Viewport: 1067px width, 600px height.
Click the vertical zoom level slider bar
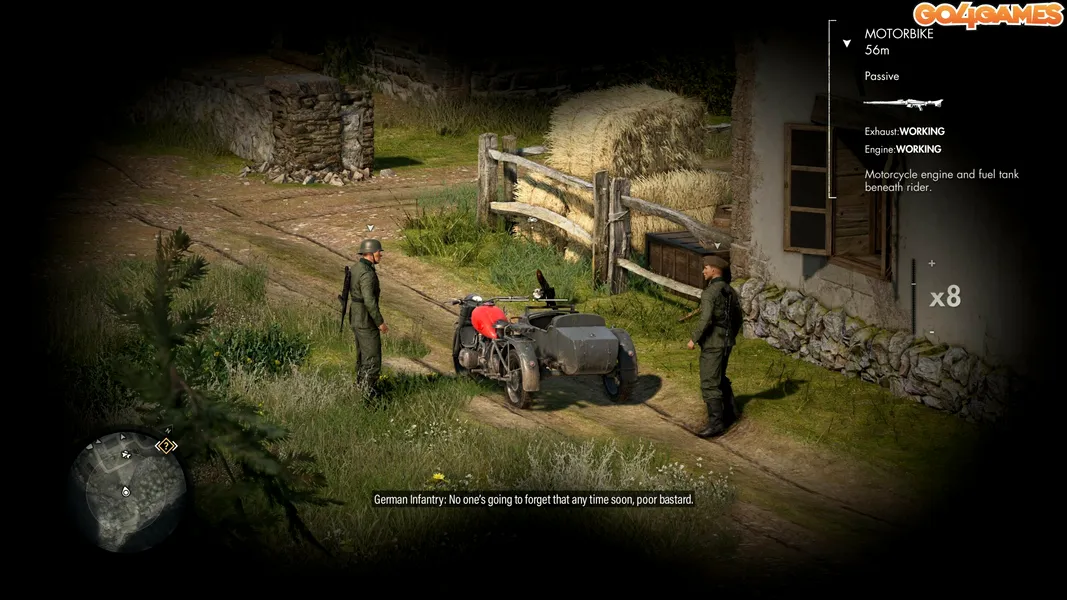point(913,297)
